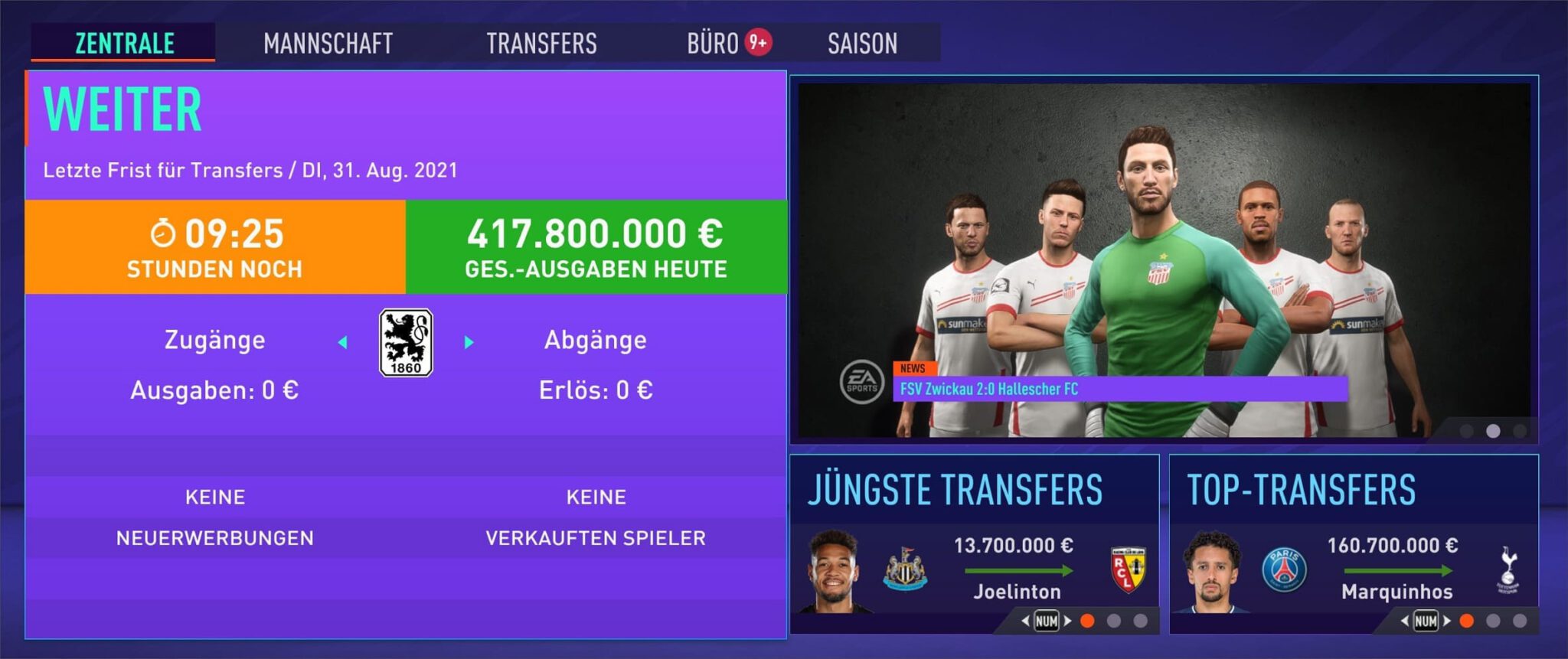Click the right arrow beside the 1860 crest
Image resolution: width=1568 pixels, height=659 pixels.
point(469,342)
